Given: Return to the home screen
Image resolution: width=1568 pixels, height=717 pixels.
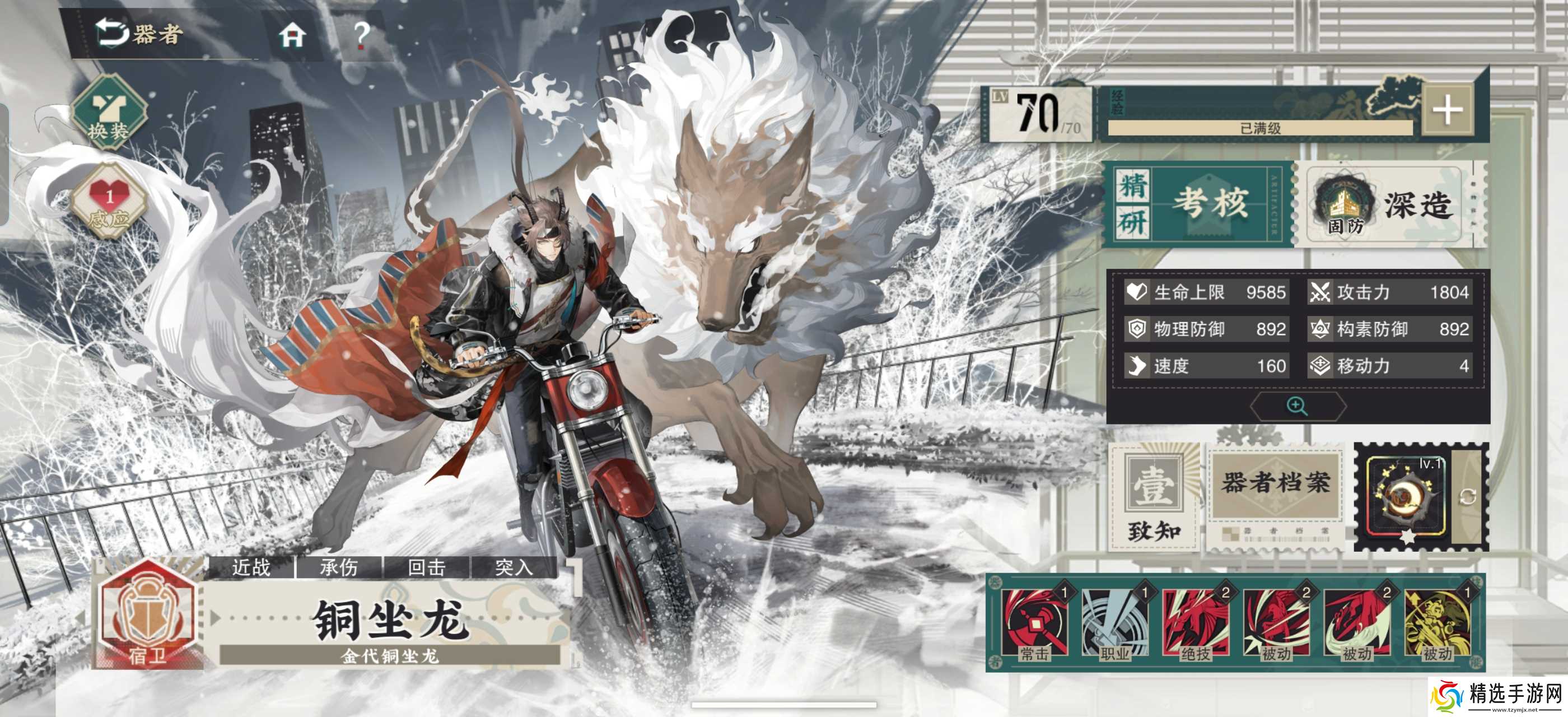Looking at the screenshot, I should click(x=292, y=35).
